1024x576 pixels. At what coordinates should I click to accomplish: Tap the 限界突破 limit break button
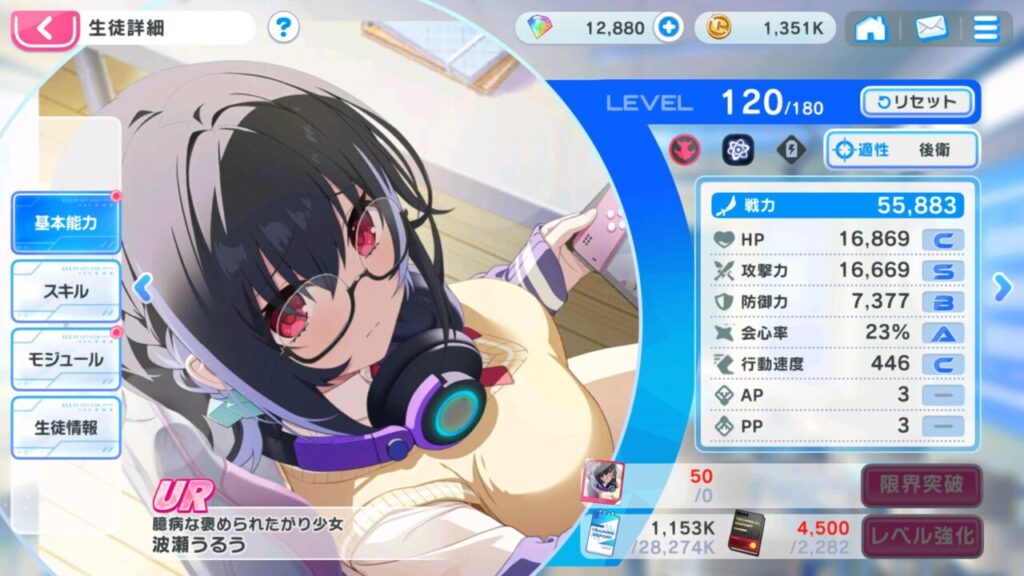(922, 486)
